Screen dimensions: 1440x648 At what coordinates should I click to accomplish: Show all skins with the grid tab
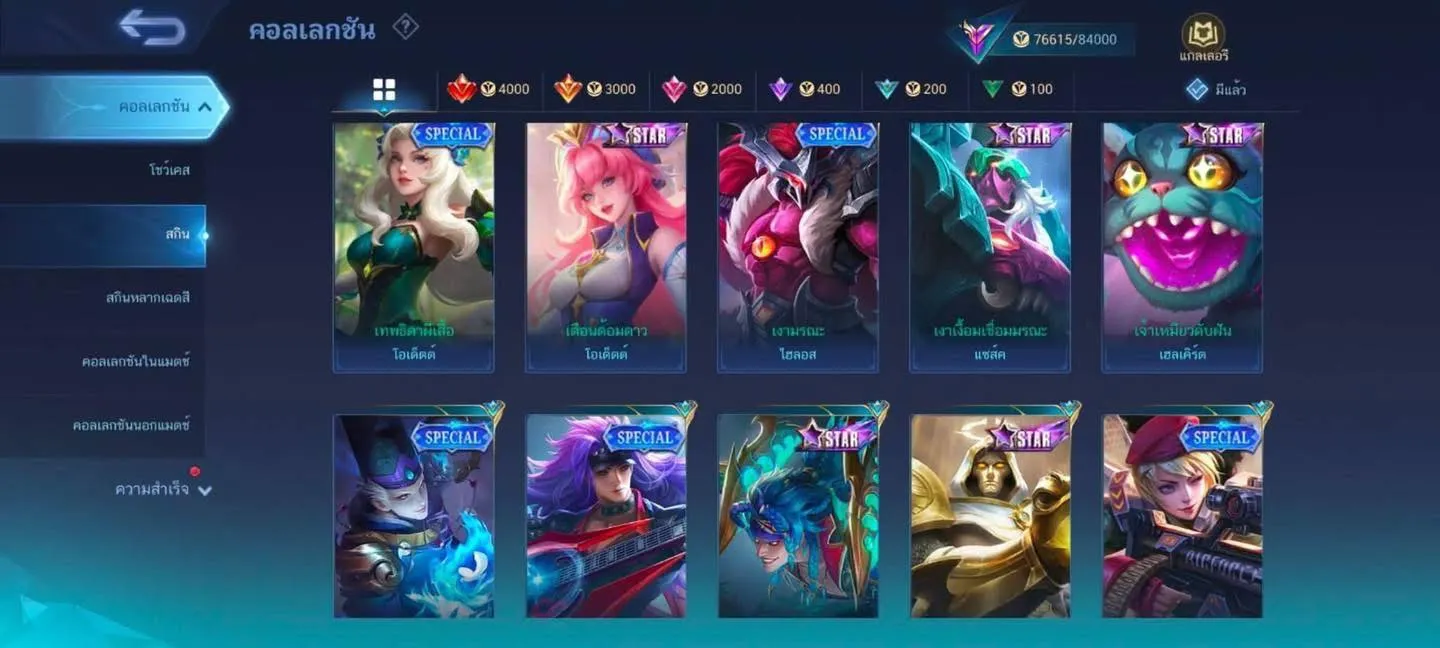(x=384, y=90)
